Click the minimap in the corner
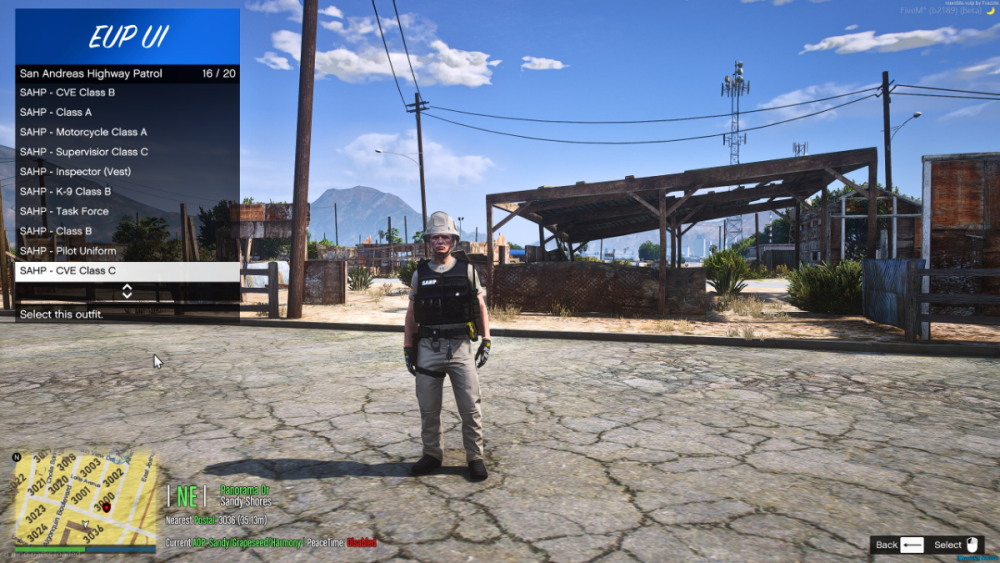 pyautogui.click(x=85, y=501)
